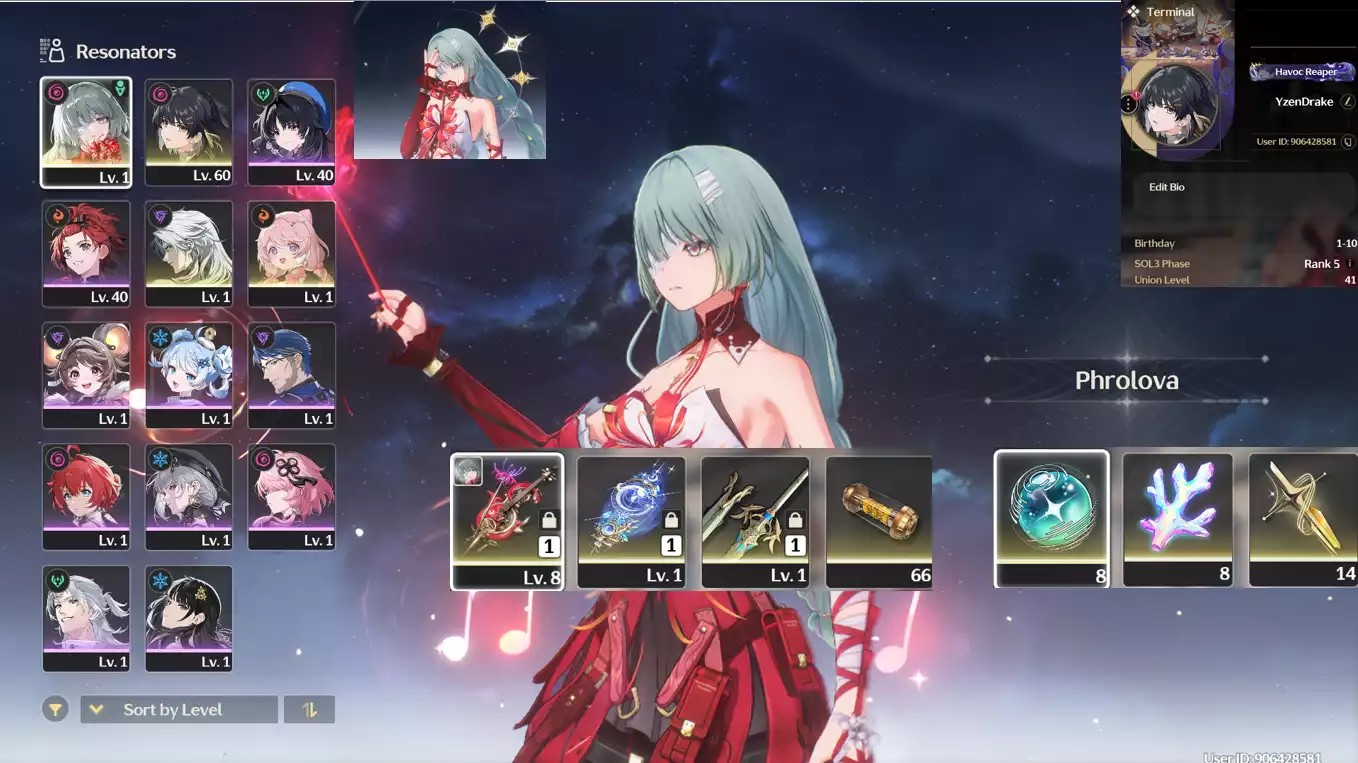Click Edit Bio in the Terminal panel
The image size is (1358, 763).
pyautogui.click(x=1166, y=187)
